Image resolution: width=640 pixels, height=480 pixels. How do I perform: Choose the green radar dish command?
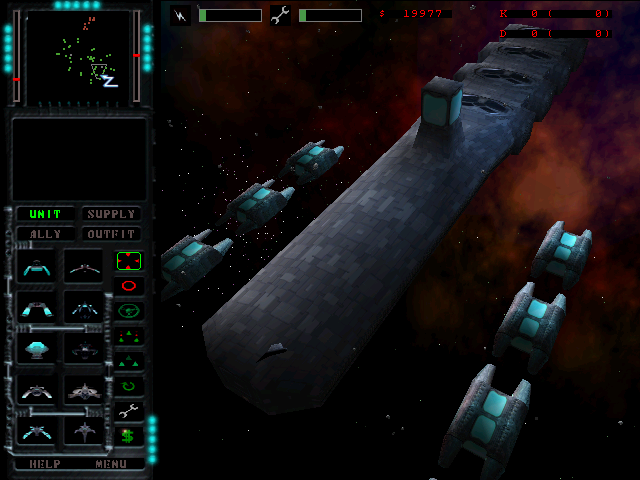pyautogui.click(x=129, y=311)
